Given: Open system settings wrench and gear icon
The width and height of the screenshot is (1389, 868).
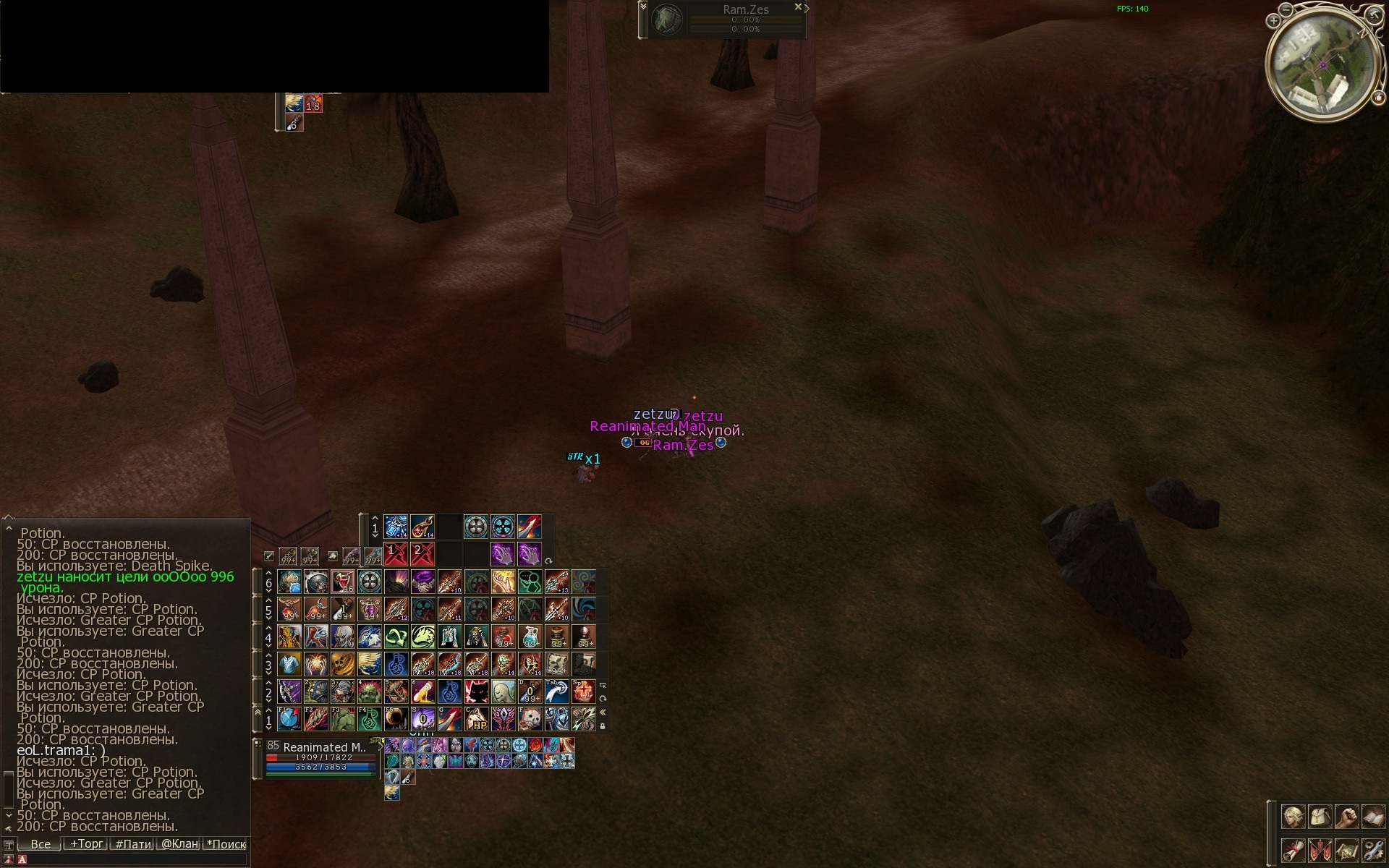Looking at the screenshot, I should pyautogui.click(x=1372, y=849).
